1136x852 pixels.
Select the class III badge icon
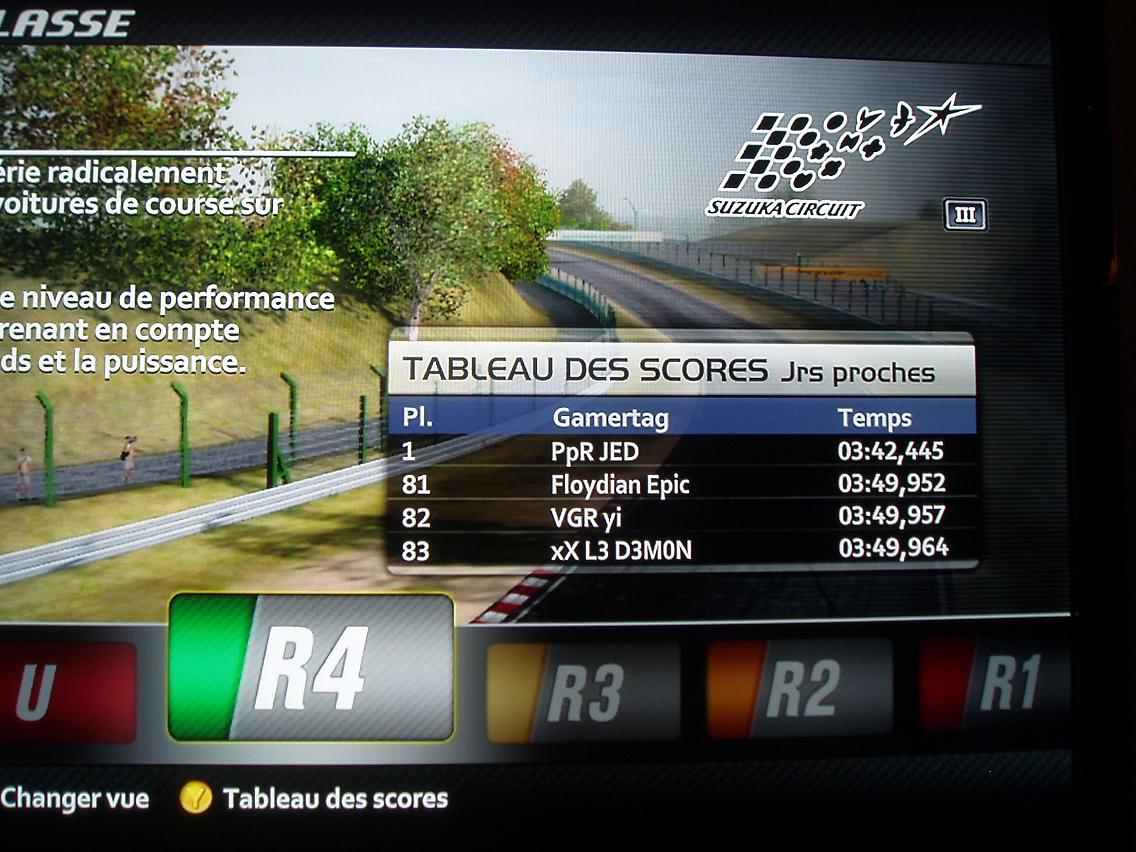965,215
